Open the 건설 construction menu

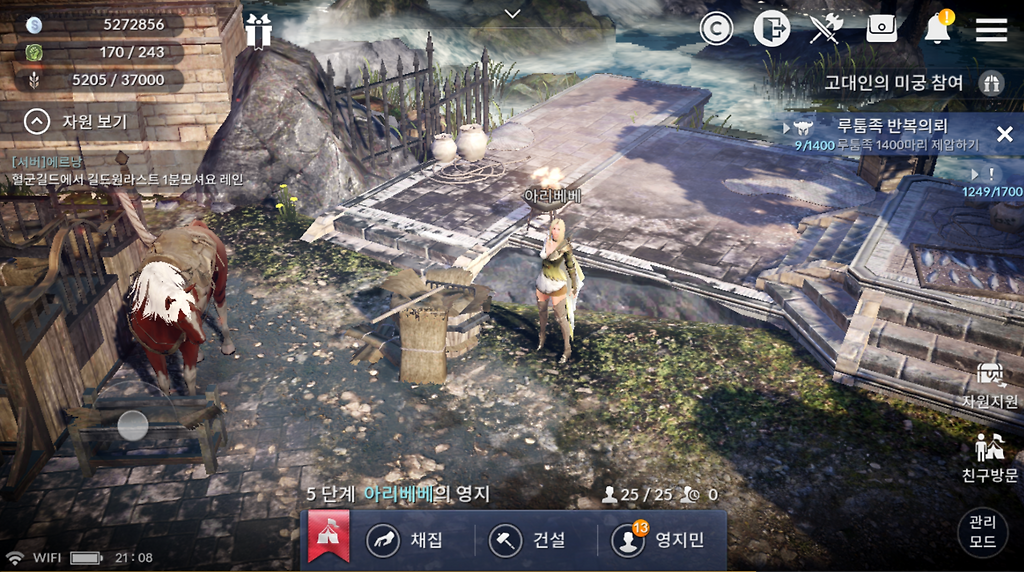click(x=528, y=540)
